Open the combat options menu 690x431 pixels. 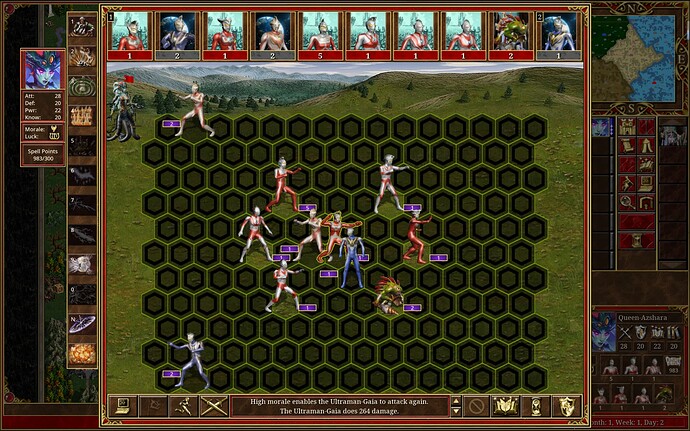click(x=122, y=406)
